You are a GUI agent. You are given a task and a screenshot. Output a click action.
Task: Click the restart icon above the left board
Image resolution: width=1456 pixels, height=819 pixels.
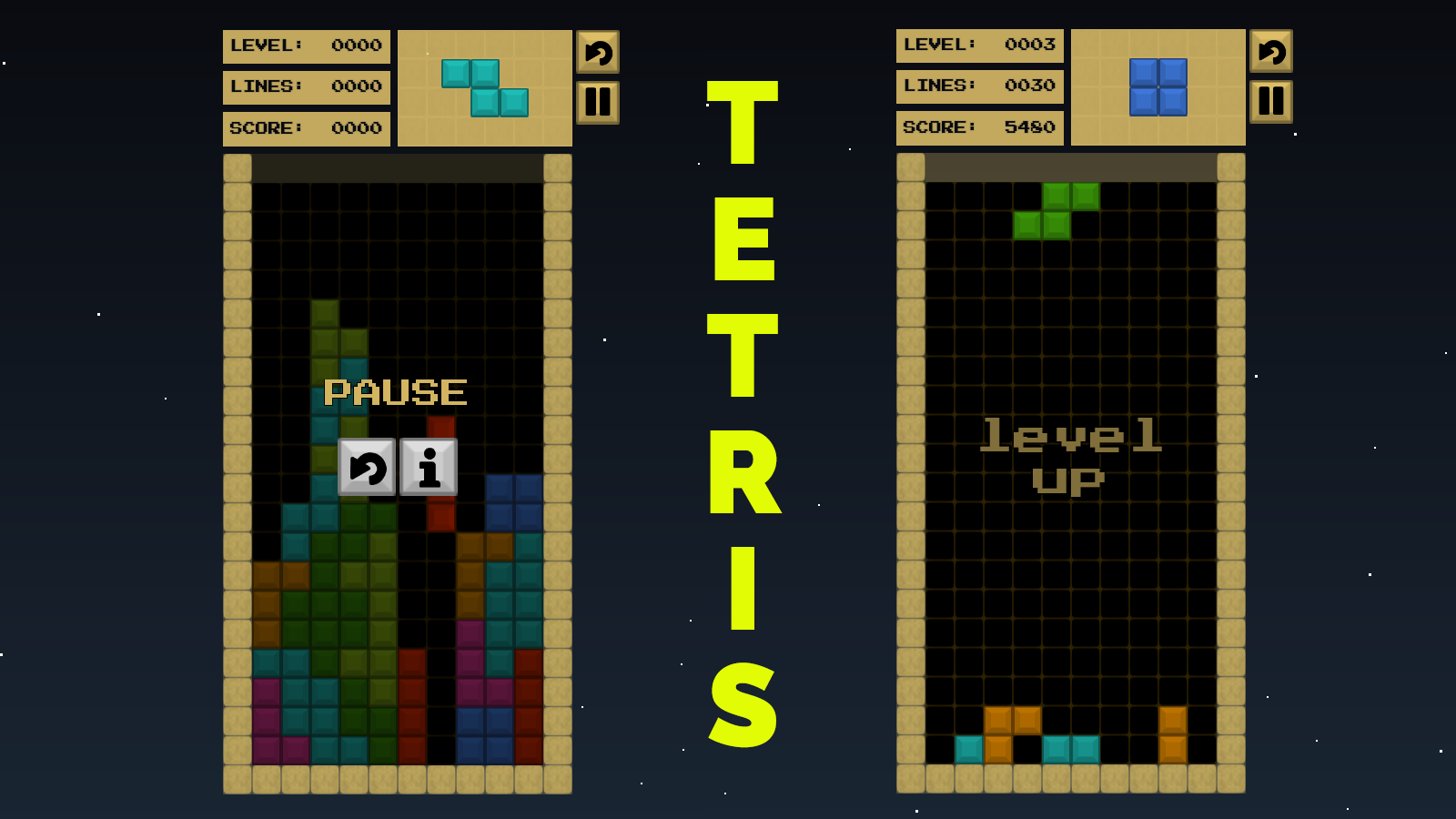click(598, 54)
